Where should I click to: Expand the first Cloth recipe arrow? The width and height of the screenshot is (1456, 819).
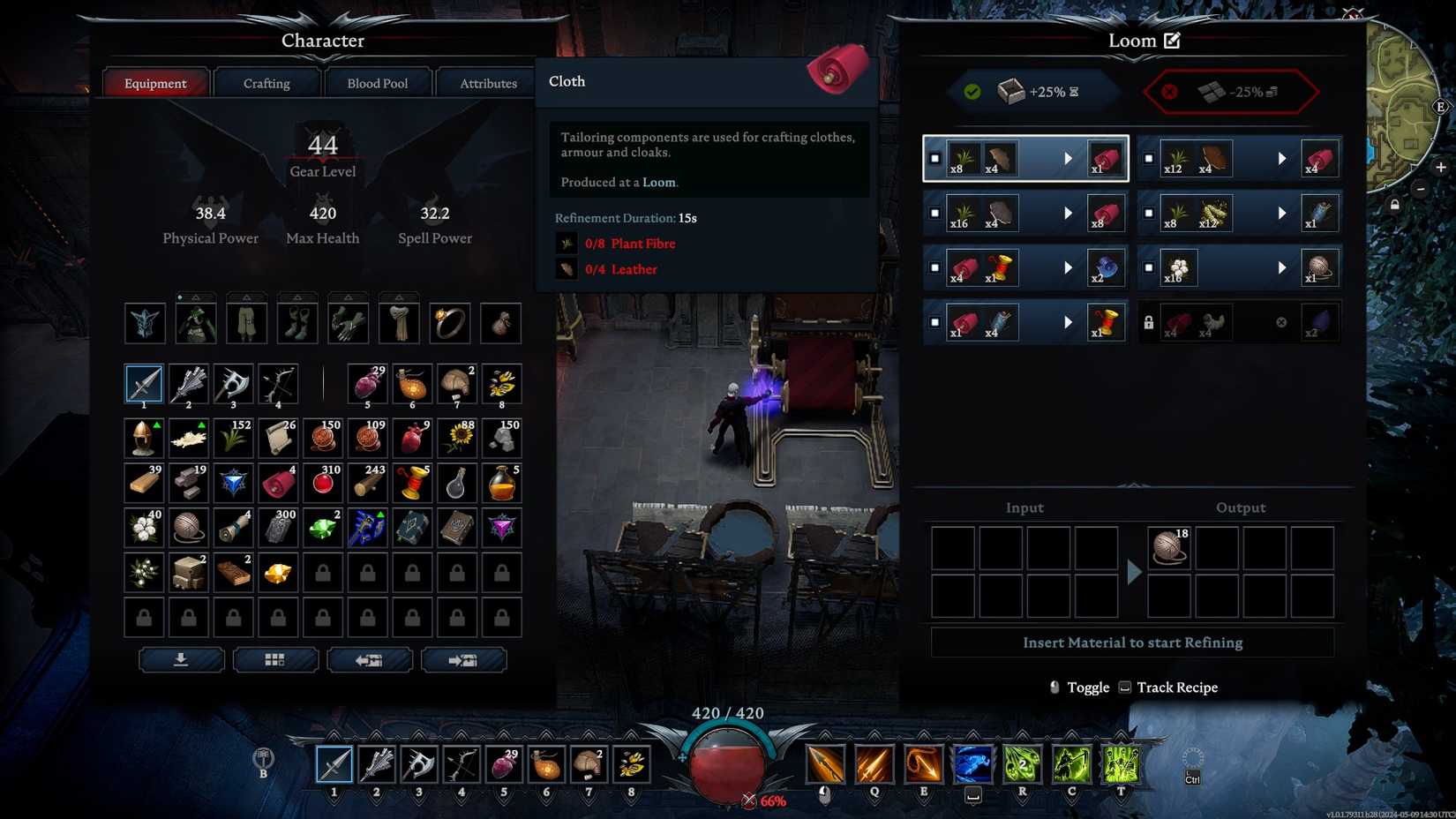click(x=1069, y=158)
